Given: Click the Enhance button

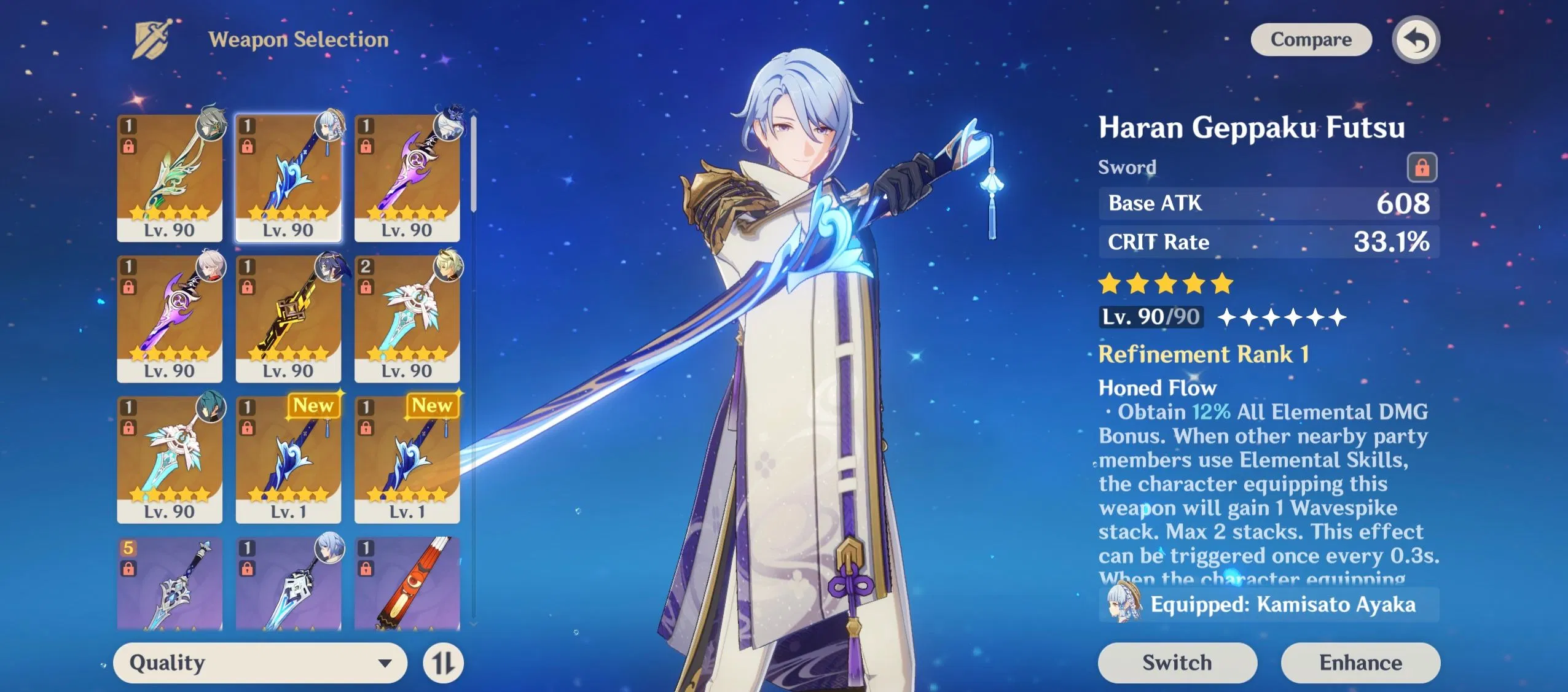Looking at the screenshot, I should 1361,663.
